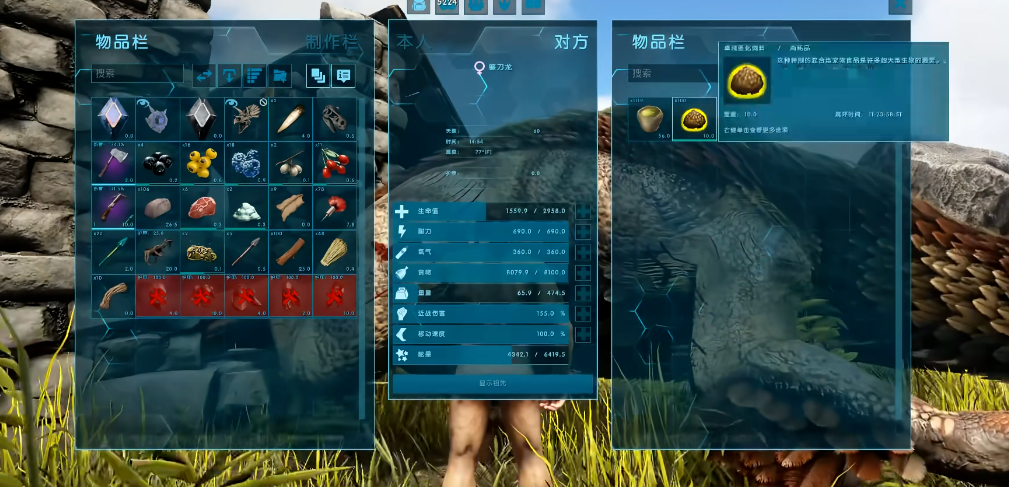Click the 显示祖先 show ancestors button
This screenshot has width=1009, height=487.
tap(493, 385)
